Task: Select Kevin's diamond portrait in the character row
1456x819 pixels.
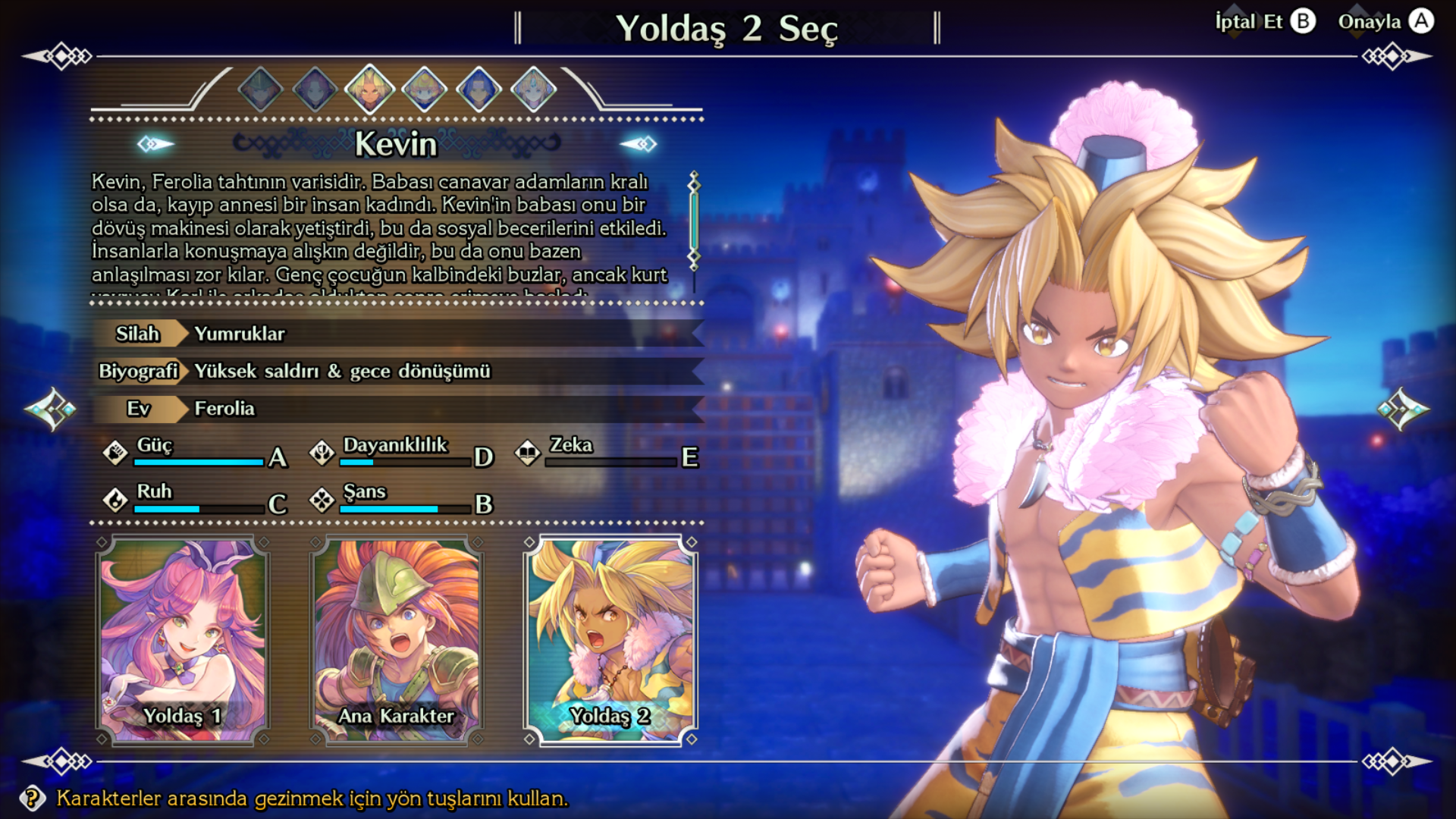Action: (x=369, y=89)
